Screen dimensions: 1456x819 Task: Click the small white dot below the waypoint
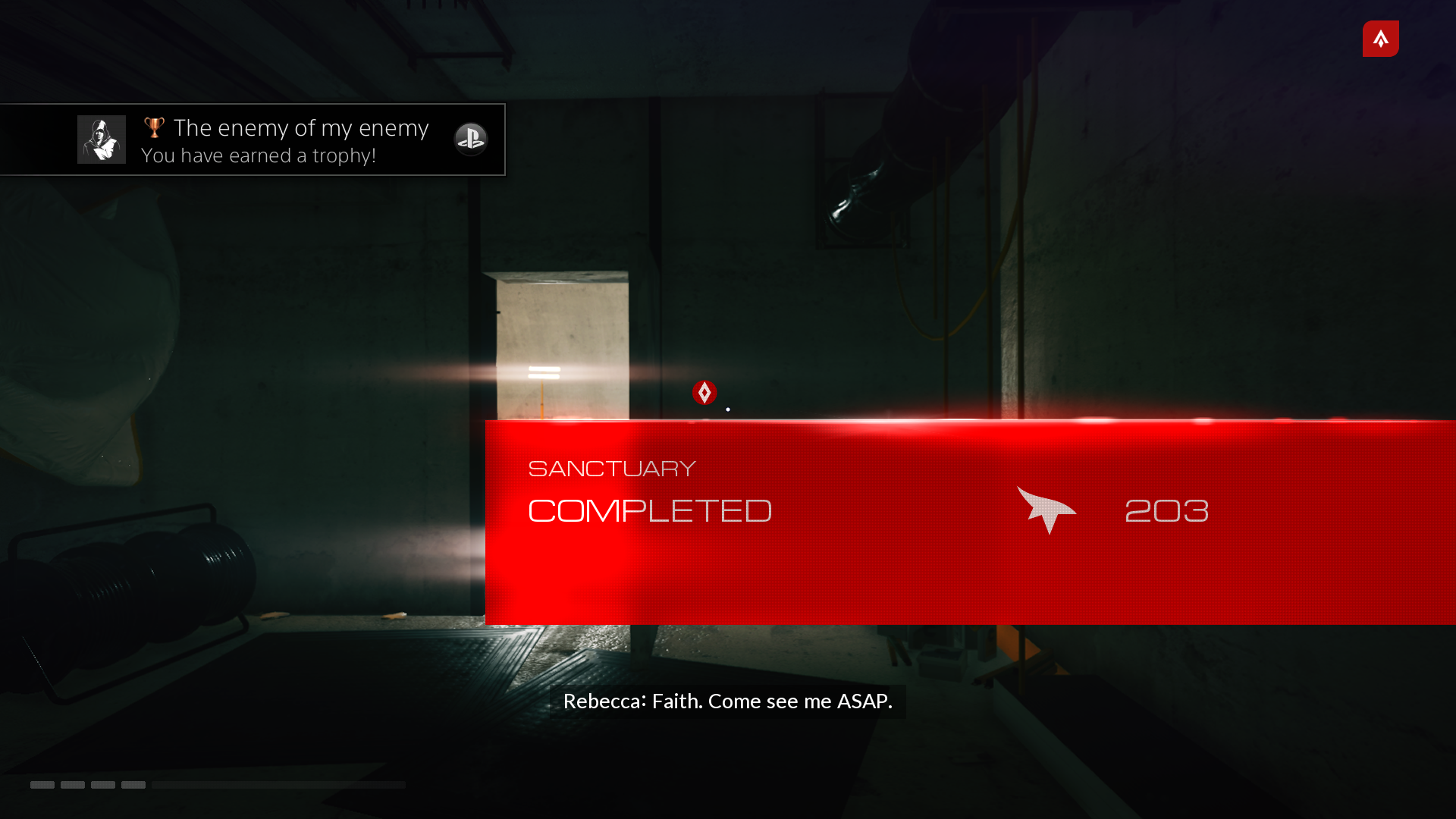click(727, 409)
